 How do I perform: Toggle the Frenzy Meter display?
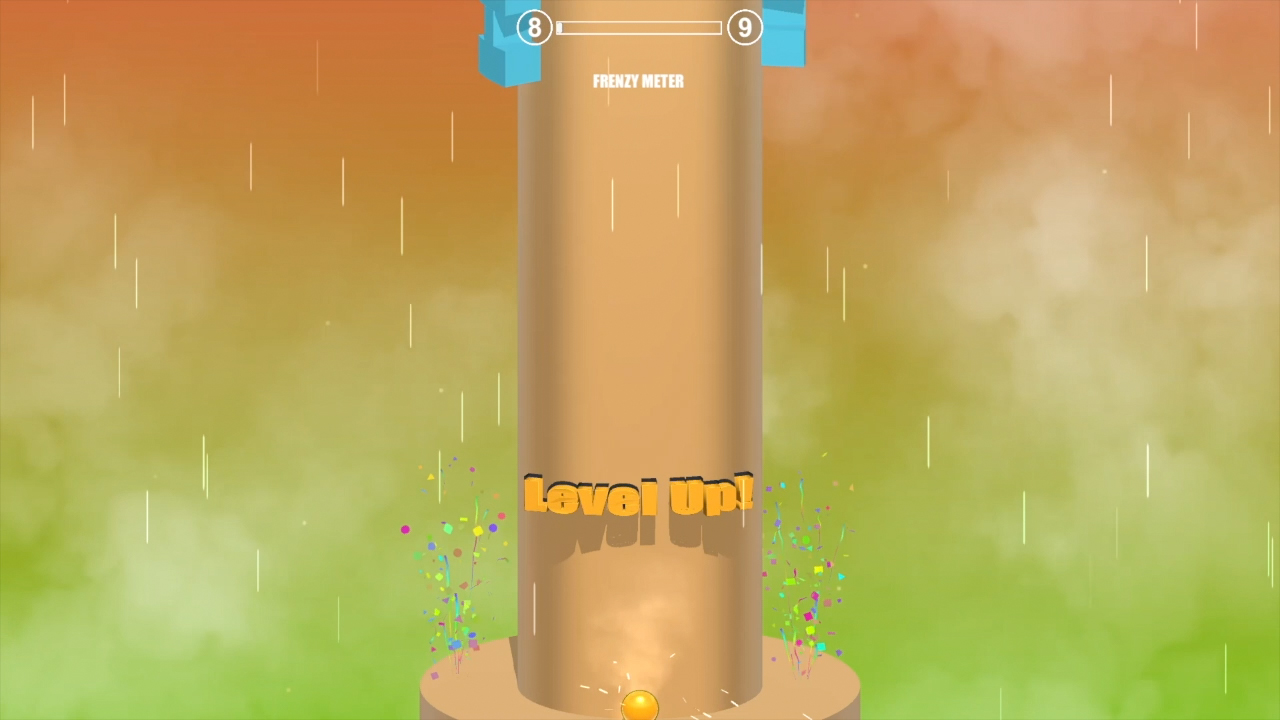point(638,81)
